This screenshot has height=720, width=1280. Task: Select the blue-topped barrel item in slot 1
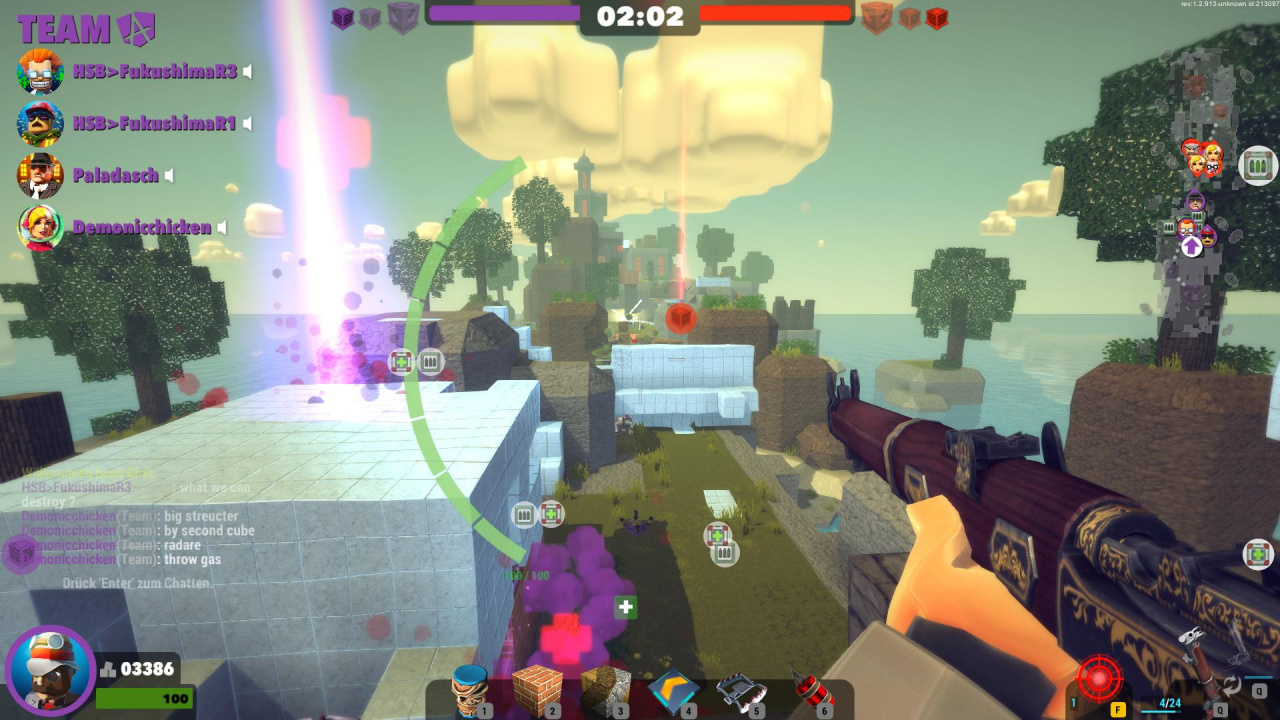click(x=468, y=692)
